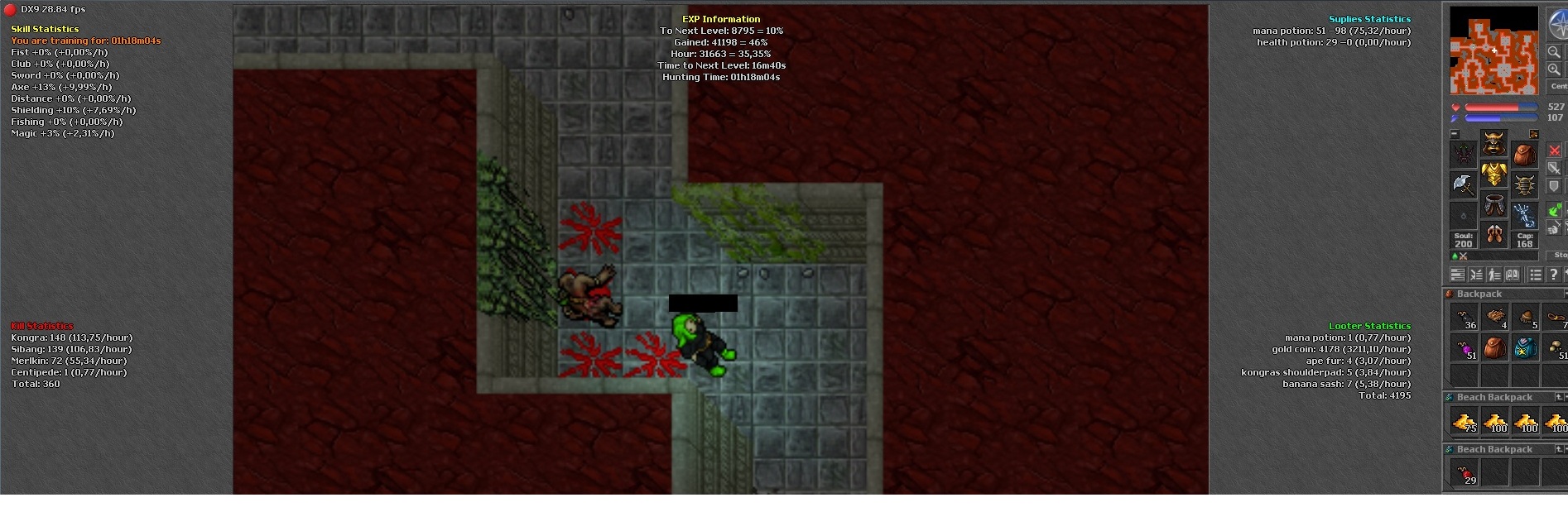Screen dimensions: 1568x531
Task: Select the mana potion stack of 51
Action: click(x=1464, y=348)
